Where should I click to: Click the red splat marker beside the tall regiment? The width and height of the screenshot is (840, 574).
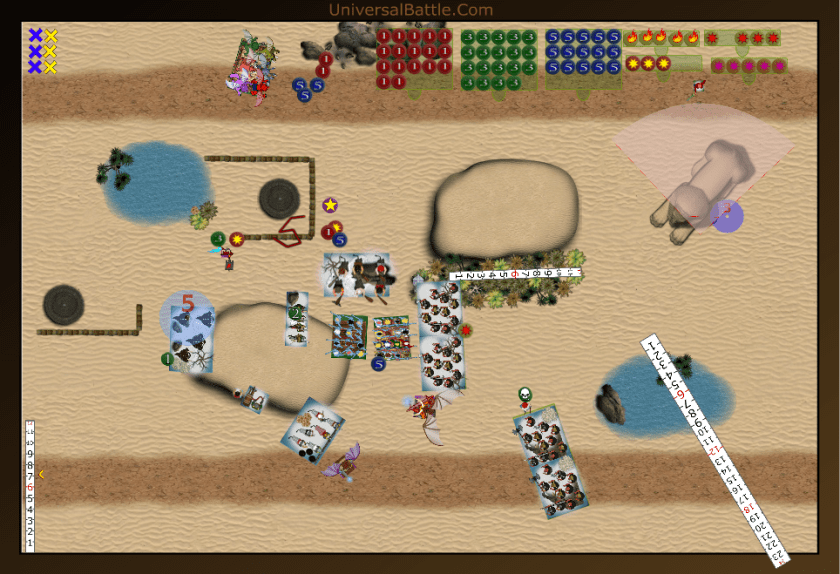(466, 330)
